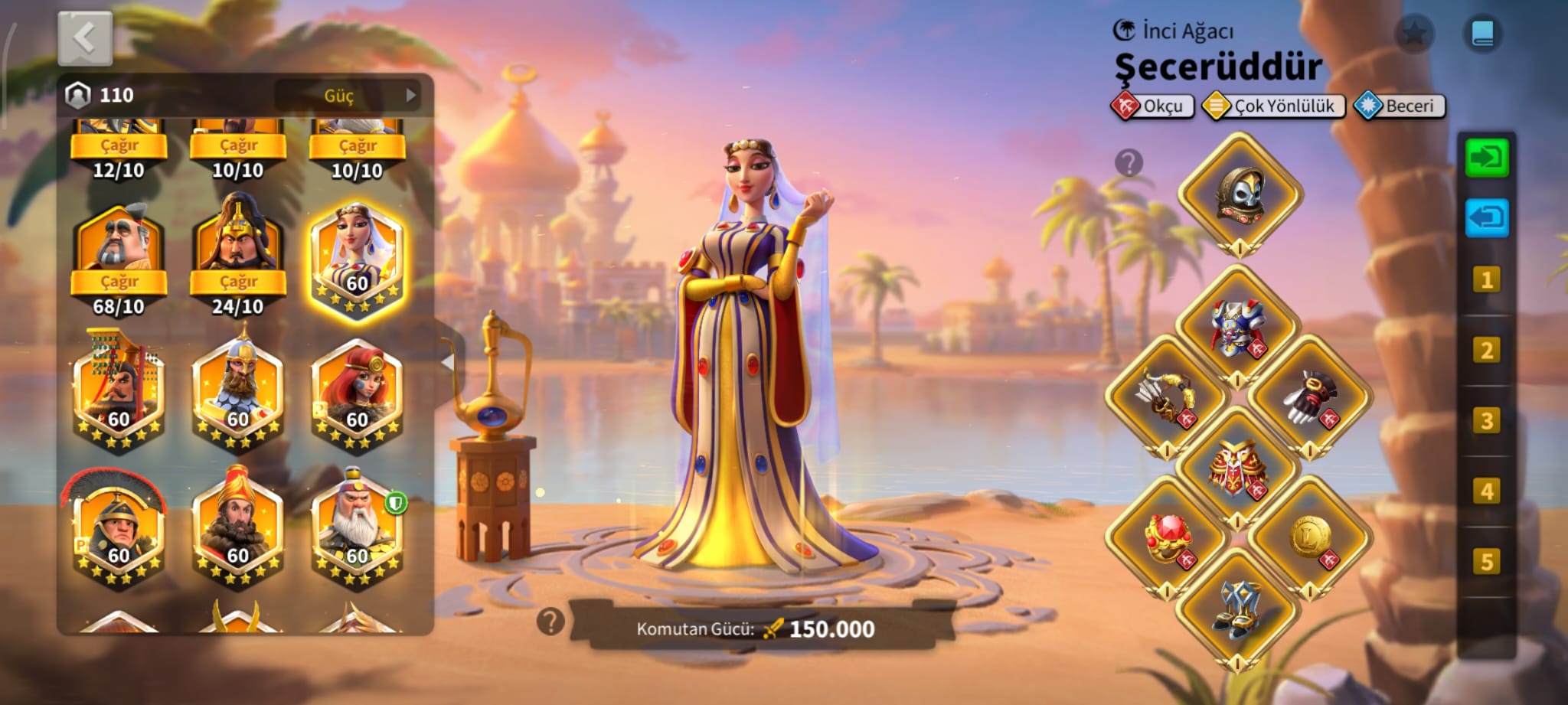Open the Komutan Gücü help question mark
Image resolution: width=1568 pixels, height=705 pixels.
pyautogui.click(x=550, y=622)
